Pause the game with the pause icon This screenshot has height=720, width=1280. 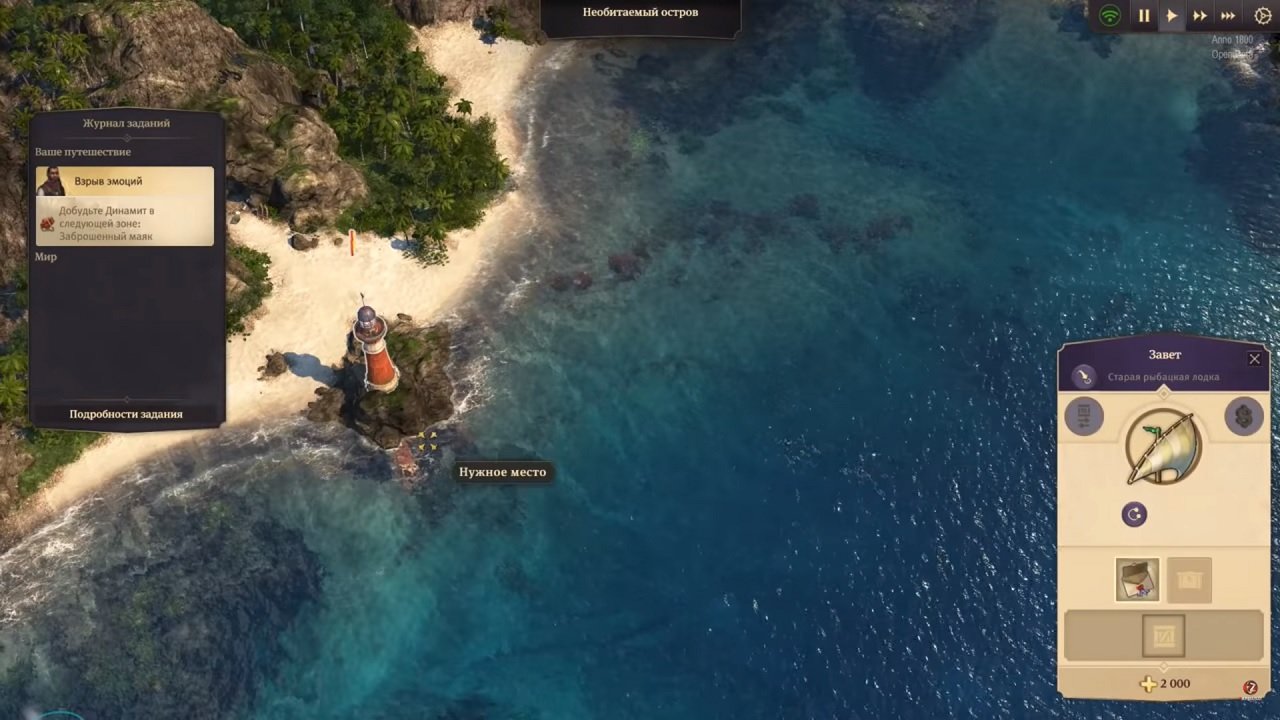[1144, 15]
